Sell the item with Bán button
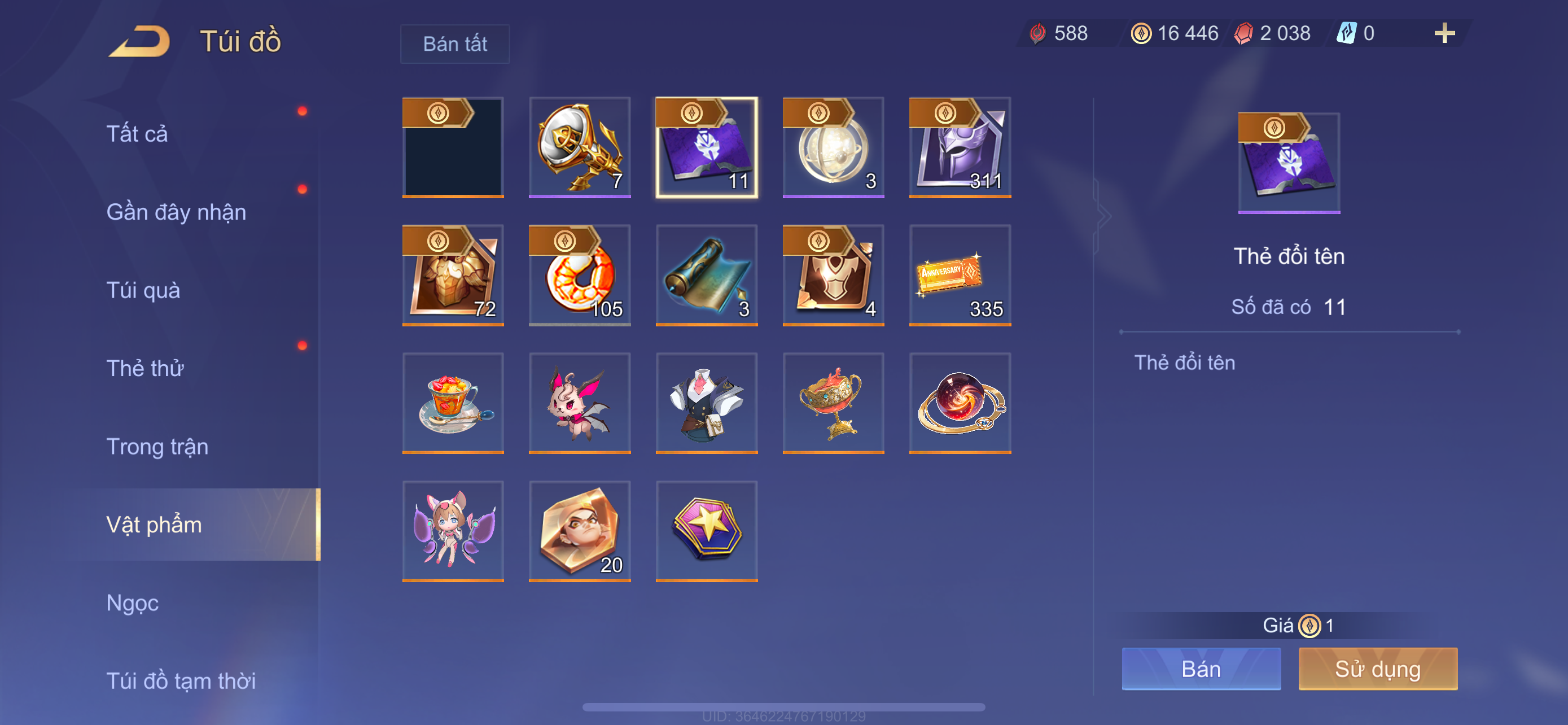The width and height of the screenshot is (1568, 725). pos(1201,669)
